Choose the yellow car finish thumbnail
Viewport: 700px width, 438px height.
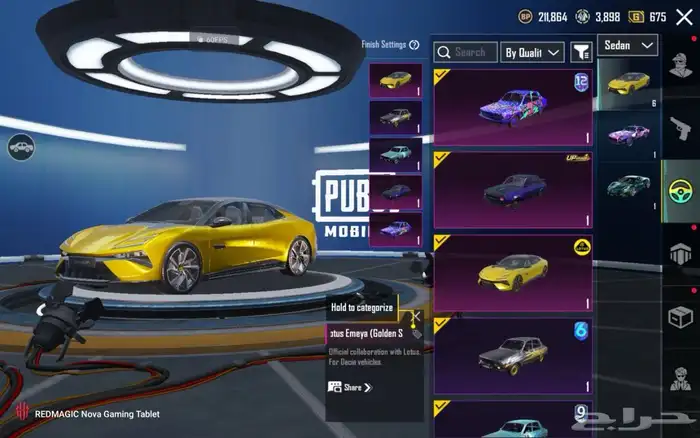tap(395, 81)
